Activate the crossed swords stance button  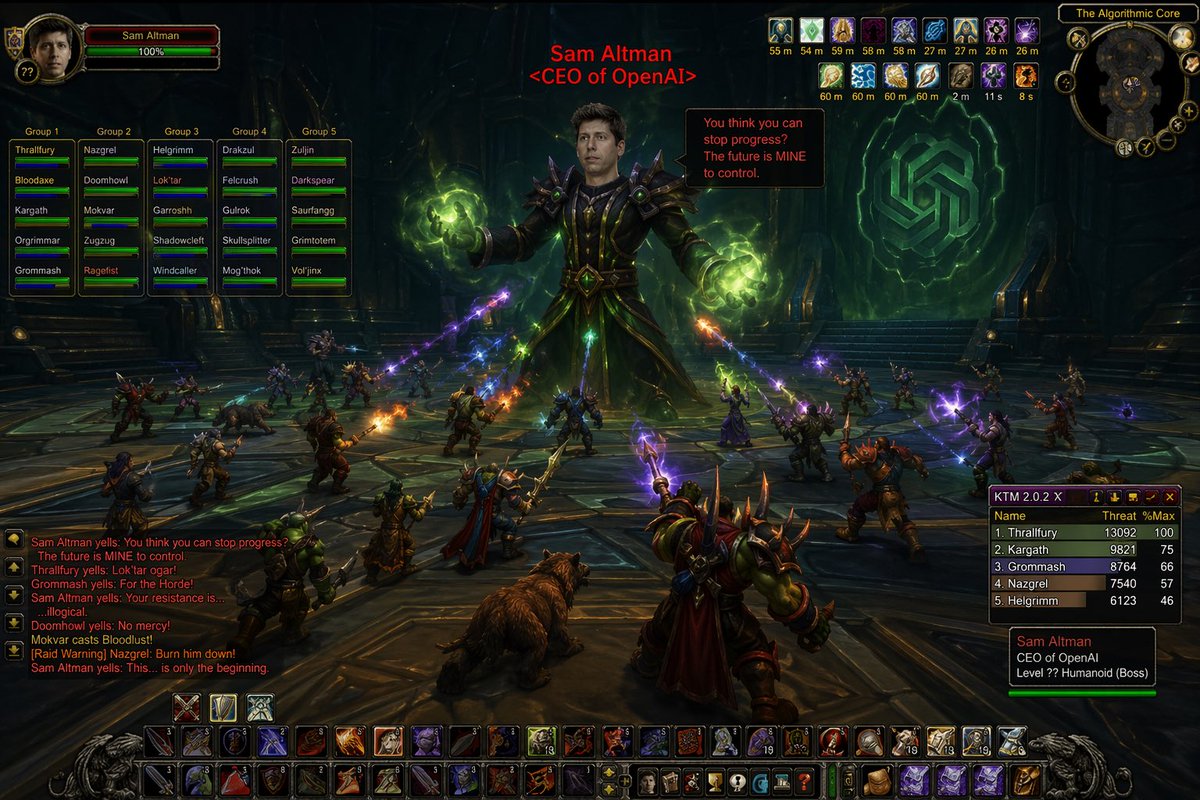[187, 707]
